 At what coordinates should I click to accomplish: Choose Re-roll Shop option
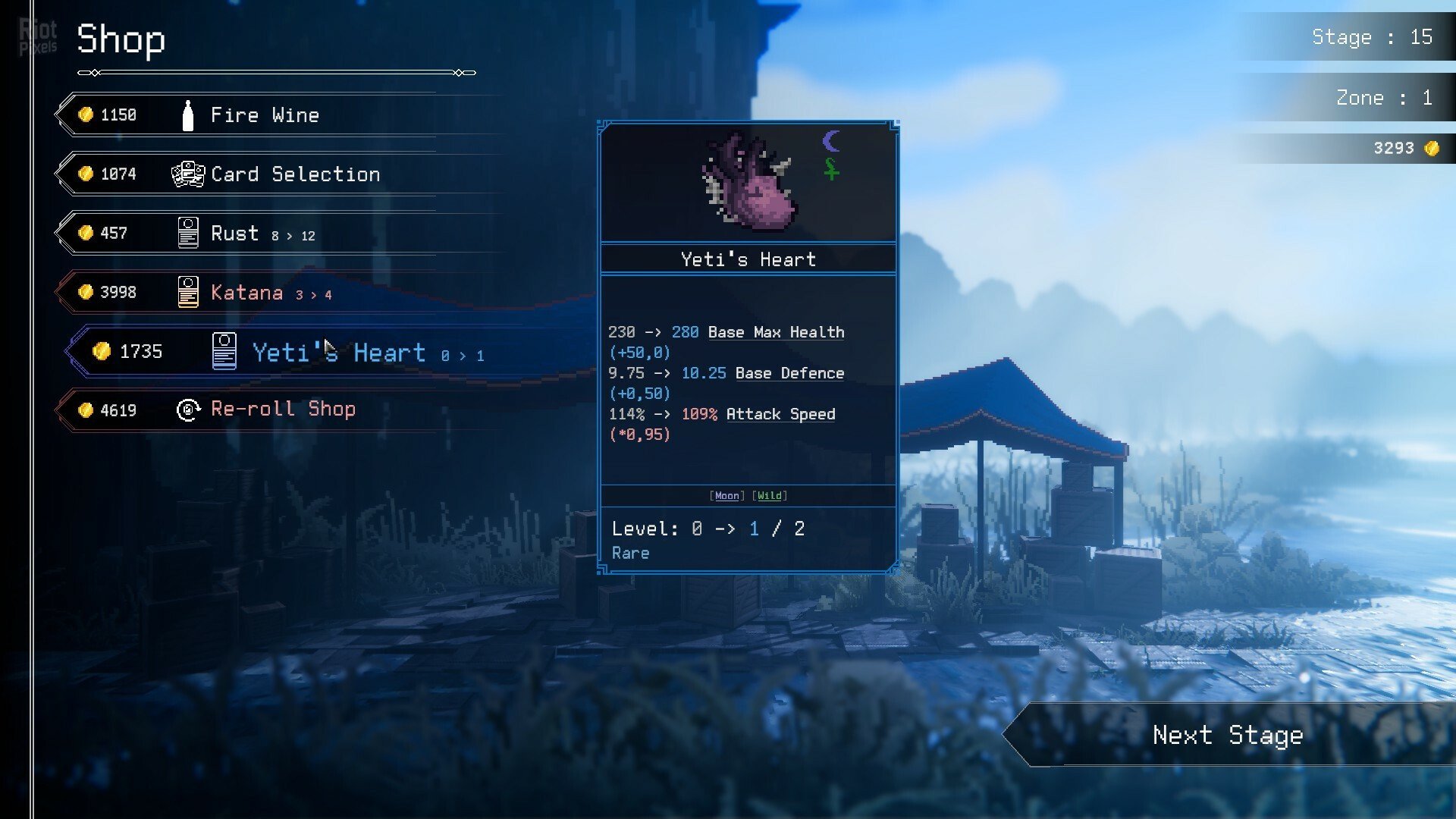click(x=282, y=409)
